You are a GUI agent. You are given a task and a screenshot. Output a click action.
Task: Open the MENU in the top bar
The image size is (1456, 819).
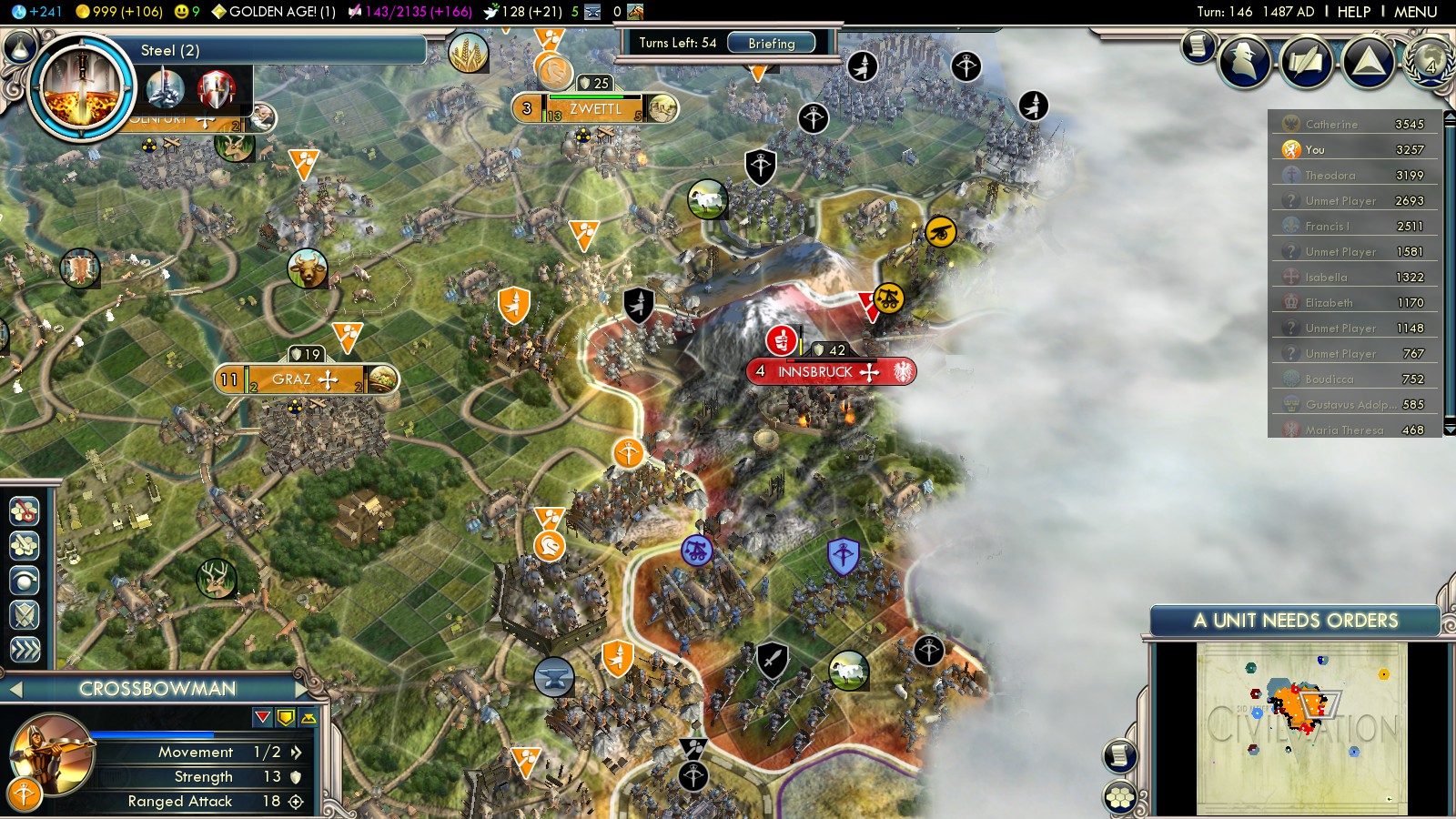pyautogui.click(x=1415, y=12)
